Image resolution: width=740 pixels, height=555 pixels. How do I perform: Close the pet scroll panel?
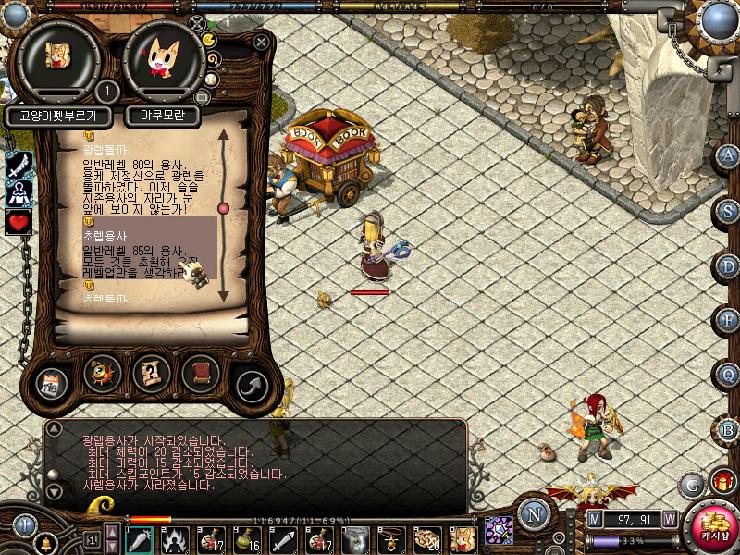click(261, 43)
